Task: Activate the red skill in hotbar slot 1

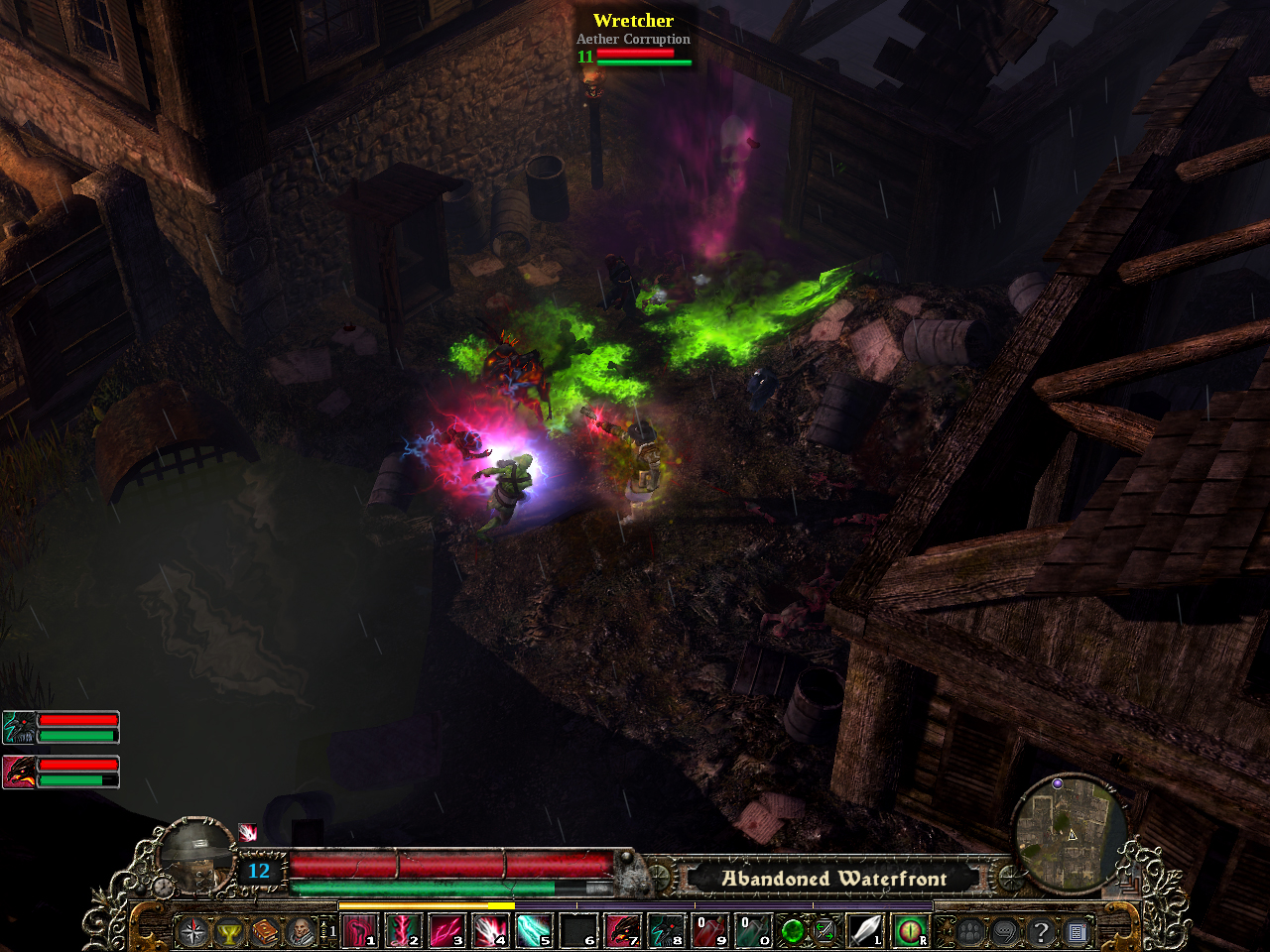Action: pos(359,932)
